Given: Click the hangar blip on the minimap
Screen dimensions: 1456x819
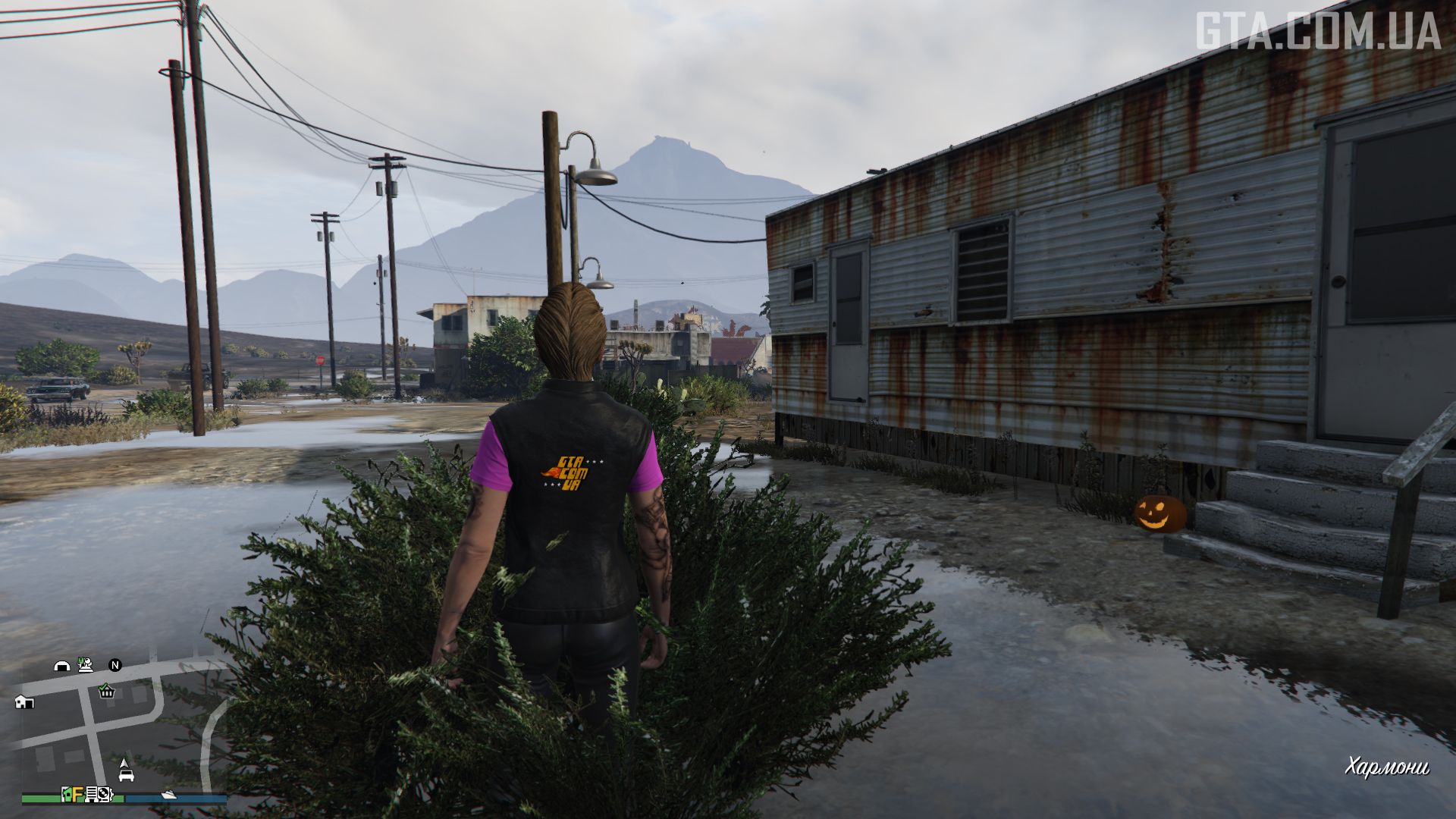Looking at the screenshot, I should coord(62,666).
